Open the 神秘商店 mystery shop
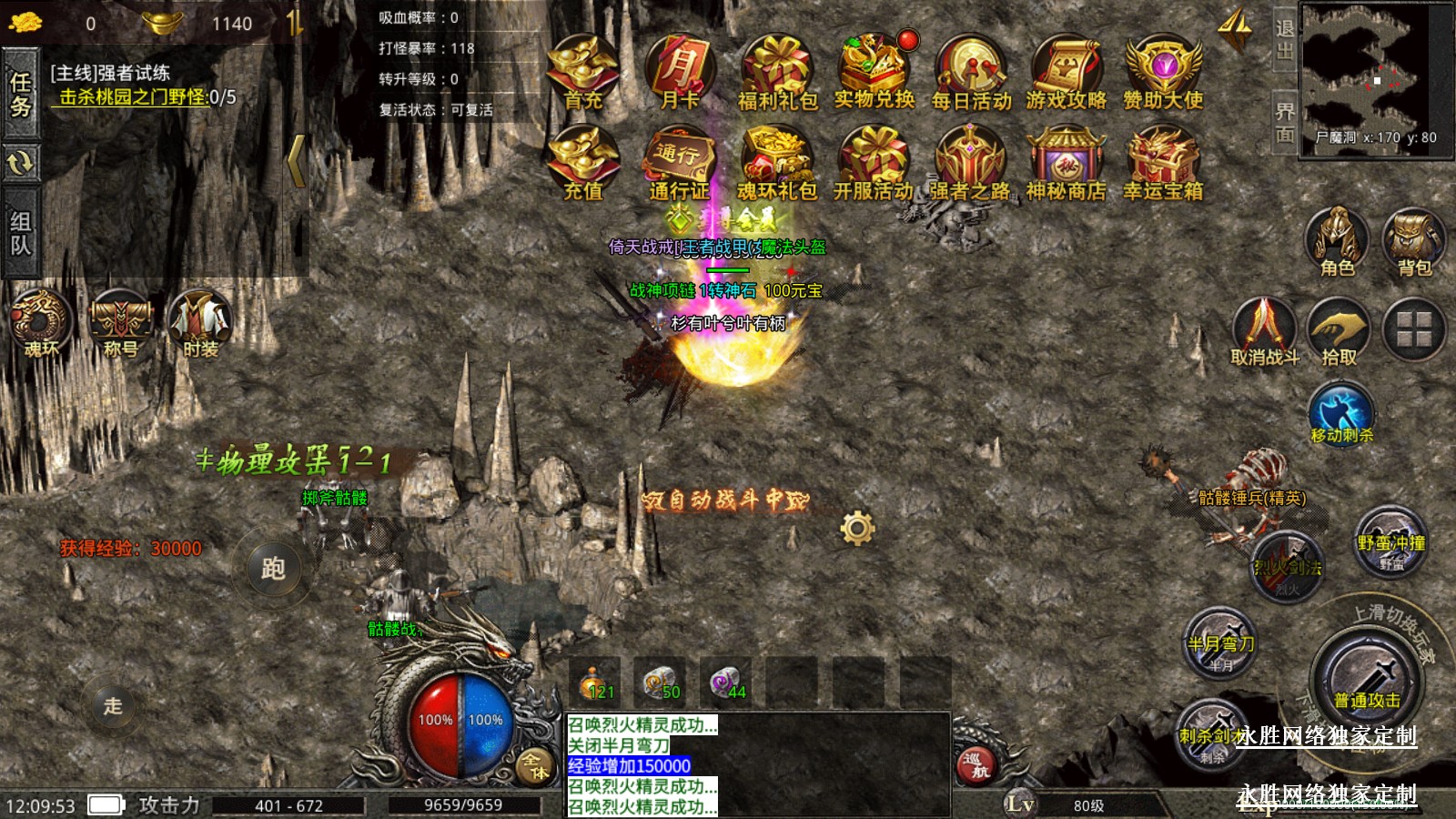Viewport: 1456px width, 819px height. [1066, 160]
